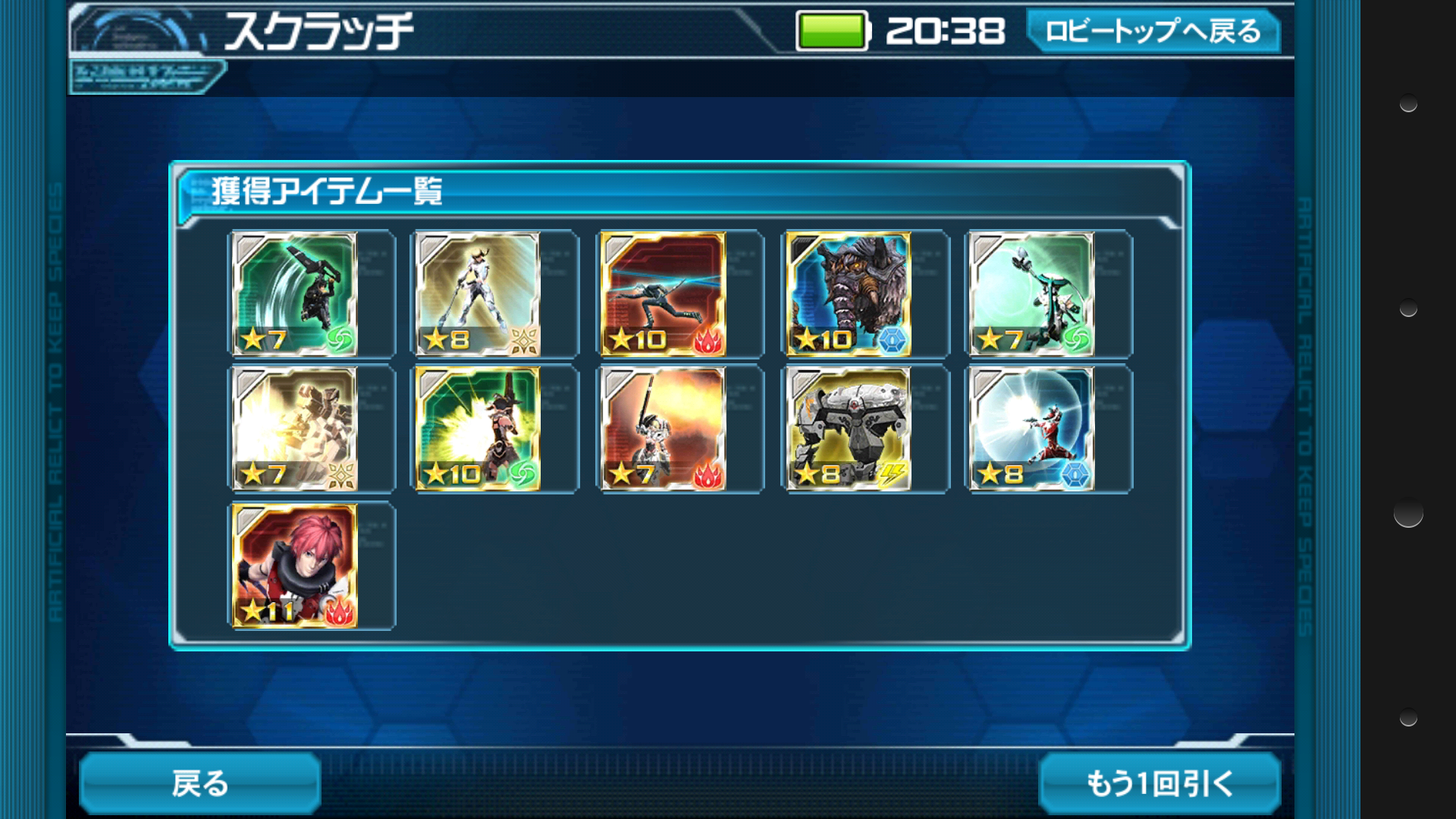
Task: Choose the ★7 fire swordswoman card
Action: tap(663, 429)
